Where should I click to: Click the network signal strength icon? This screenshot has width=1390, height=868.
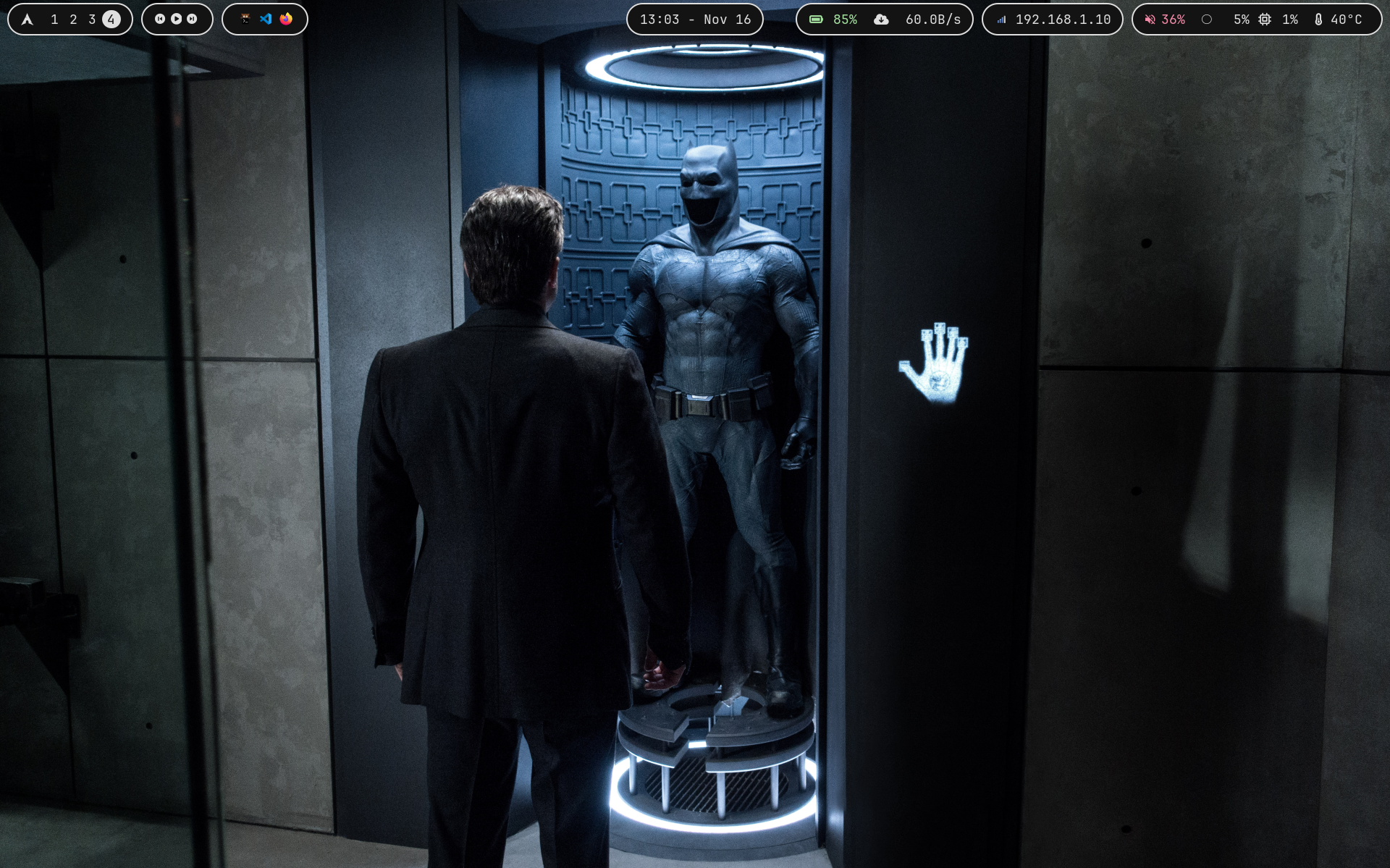point(1001,19)
